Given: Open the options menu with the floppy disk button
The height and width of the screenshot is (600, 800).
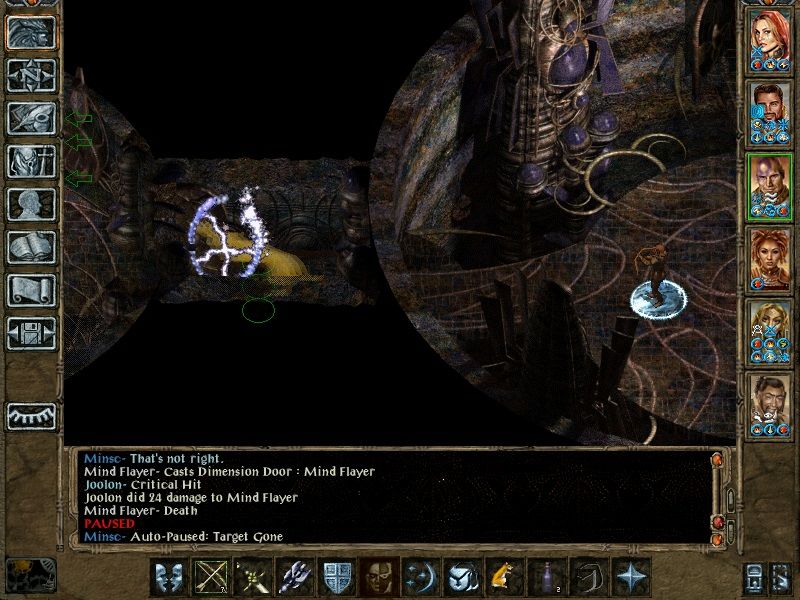Looking at the screenshot, I should [x=32, y=333].
